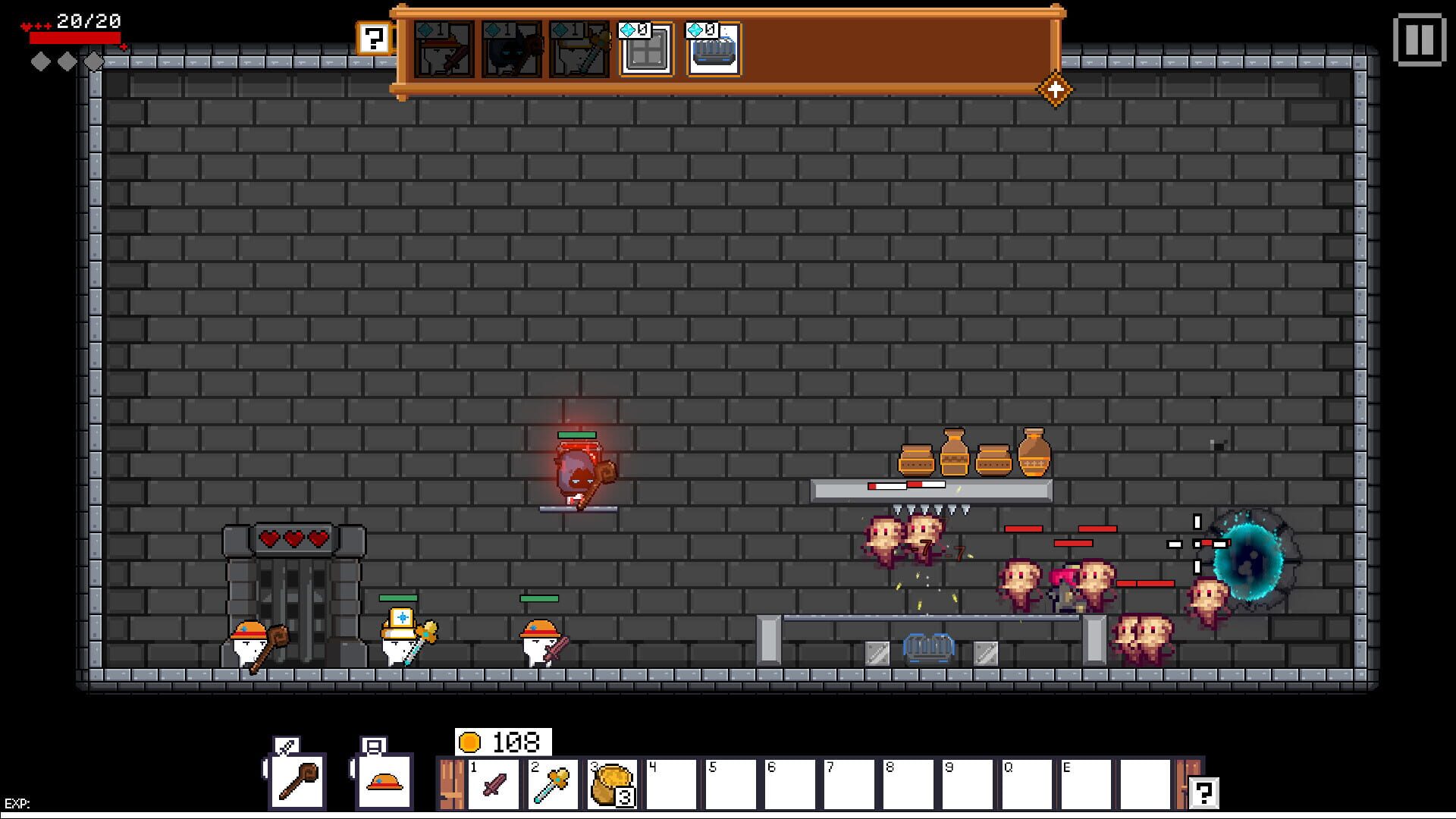Open the help question mark beside the shop

click(372, 36)
